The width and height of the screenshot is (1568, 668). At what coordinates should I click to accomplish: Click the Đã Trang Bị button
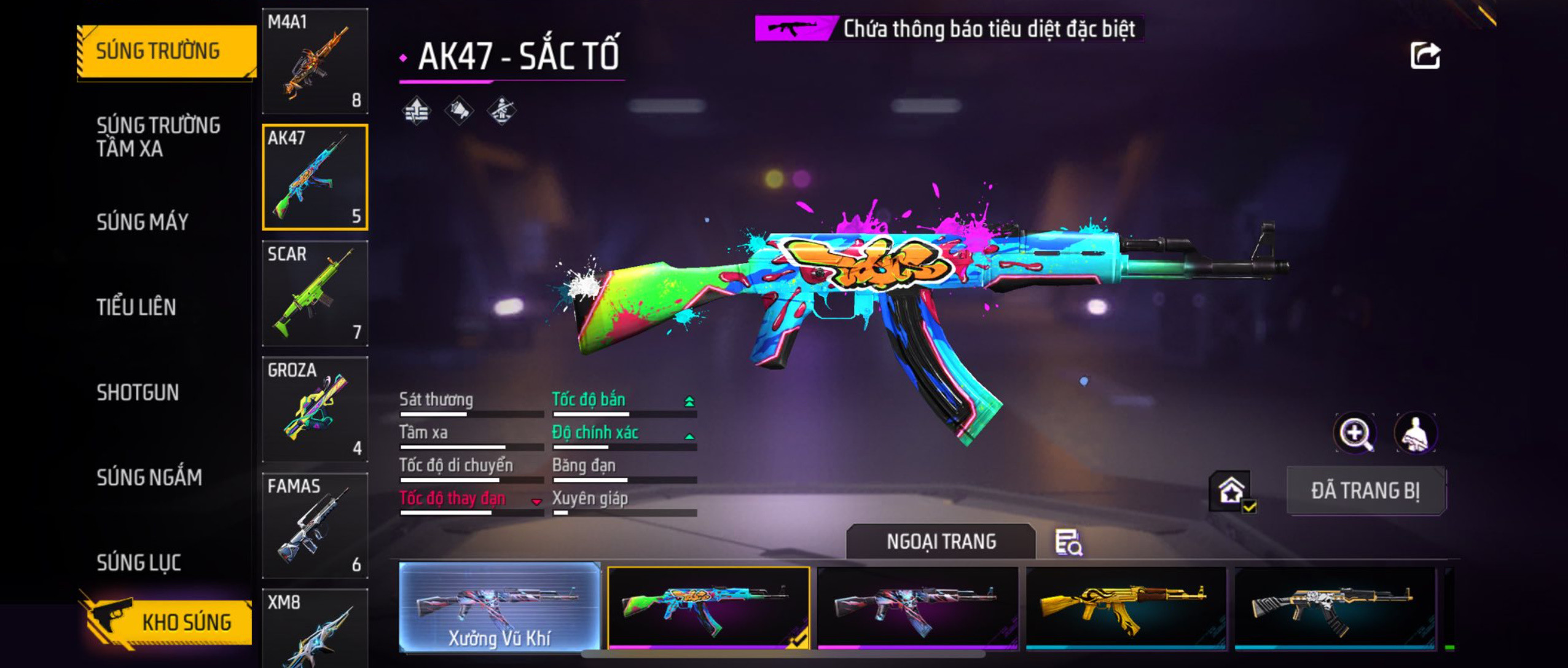click(1365, 491)
